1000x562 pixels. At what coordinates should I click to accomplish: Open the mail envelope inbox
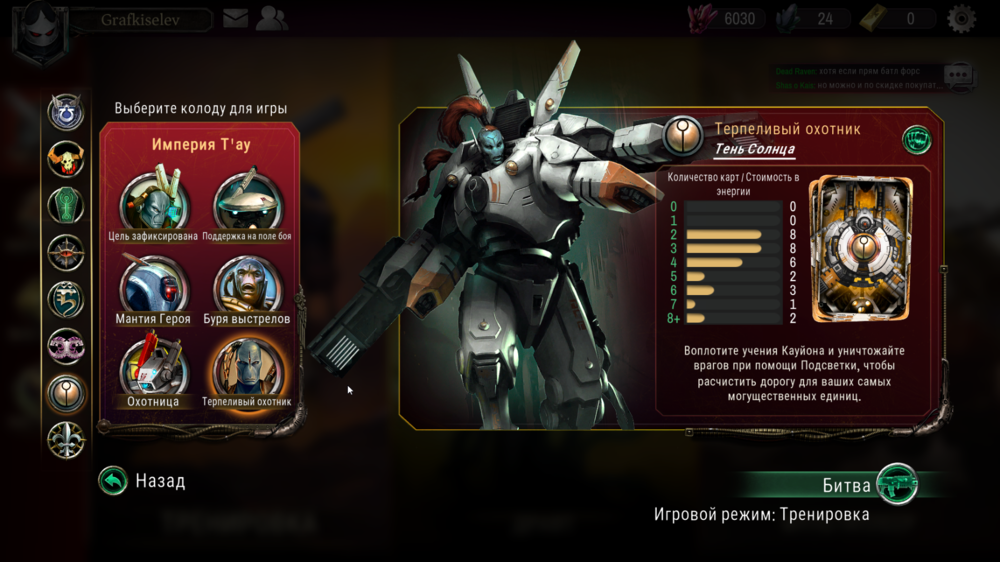(x=235, y=18)
